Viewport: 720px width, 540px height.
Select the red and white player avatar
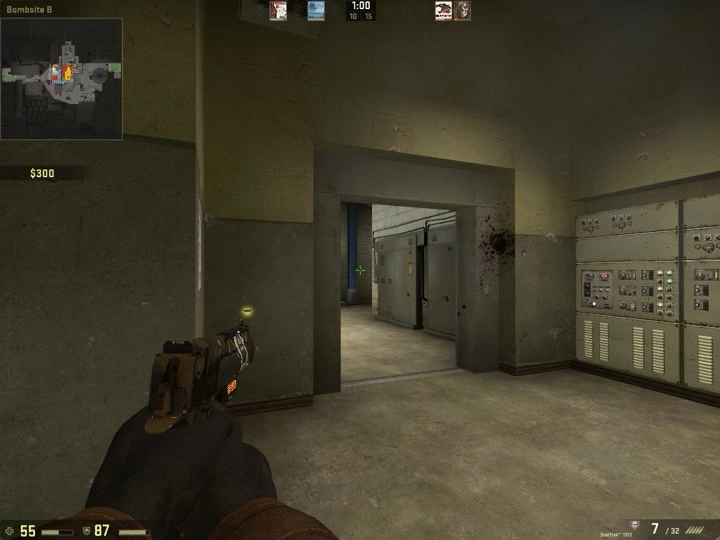click(x=278, y=11)
